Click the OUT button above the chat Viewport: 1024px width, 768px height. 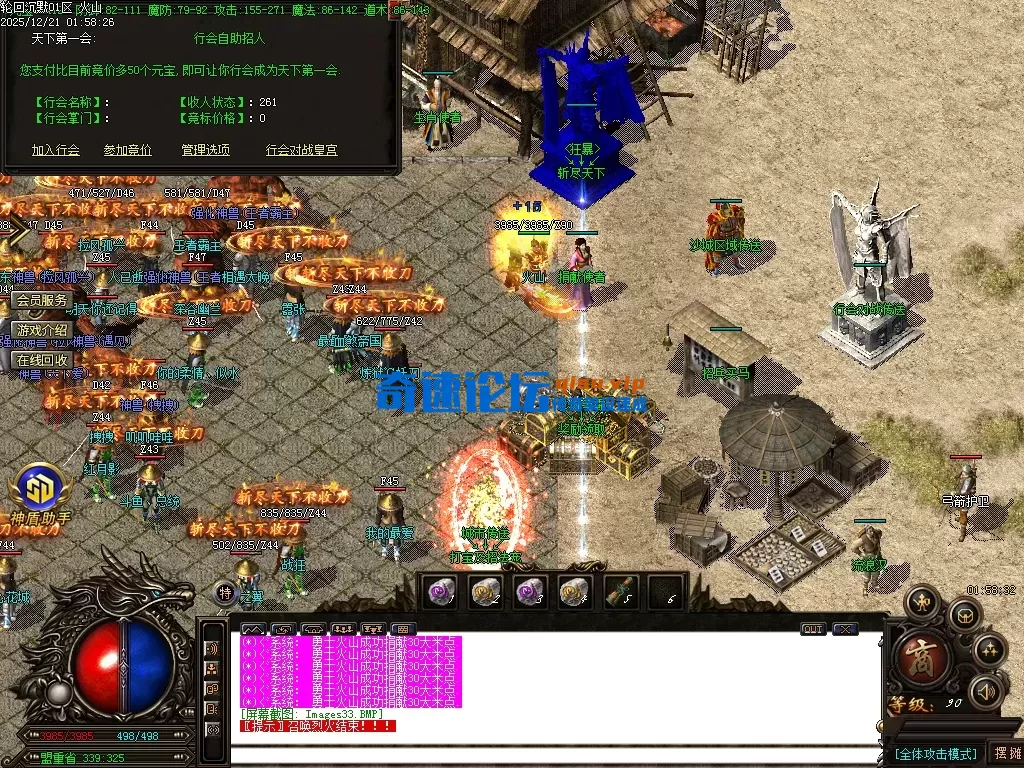click(x=813, y=629)
